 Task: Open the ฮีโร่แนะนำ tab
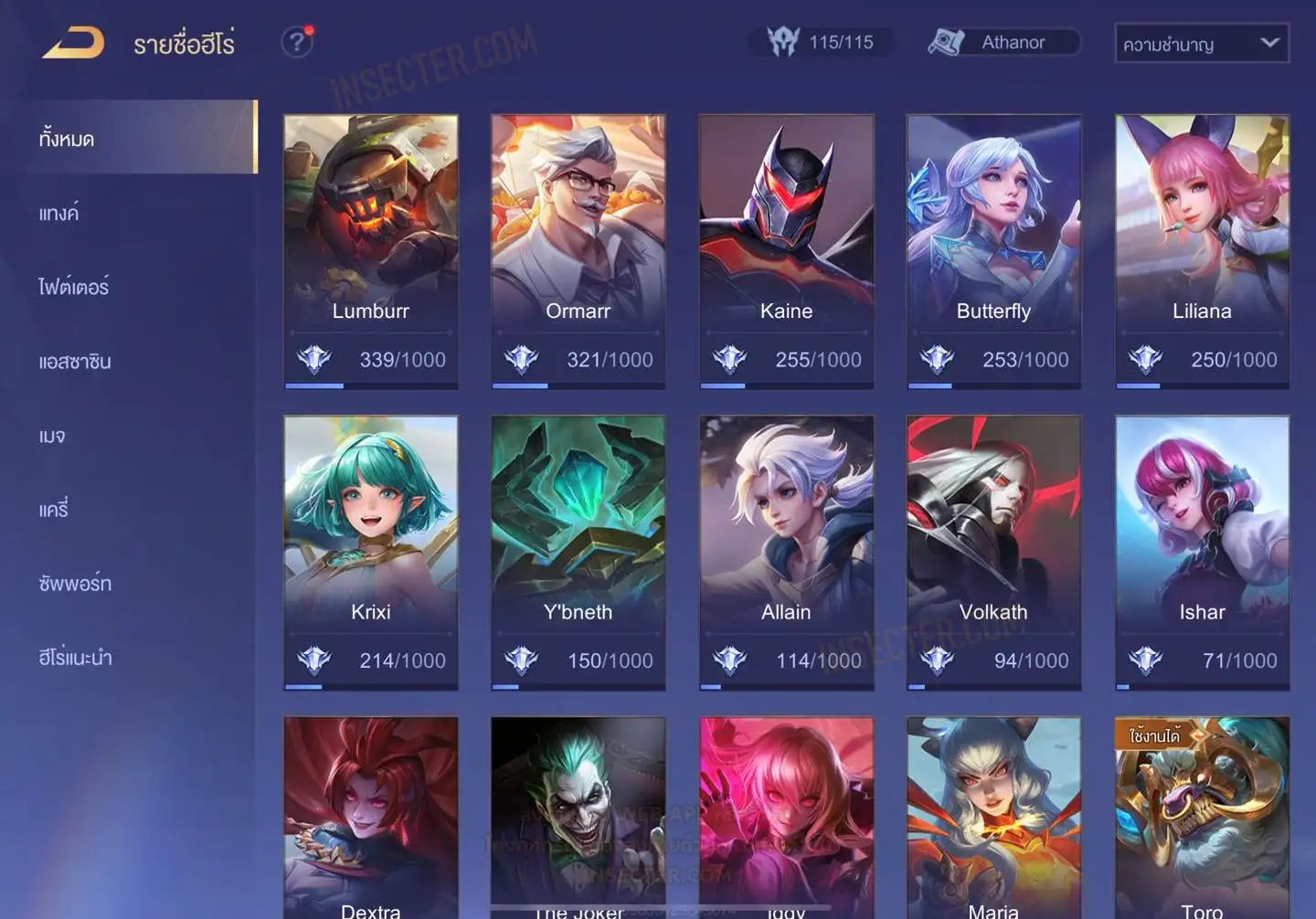[x=75, y=657]
